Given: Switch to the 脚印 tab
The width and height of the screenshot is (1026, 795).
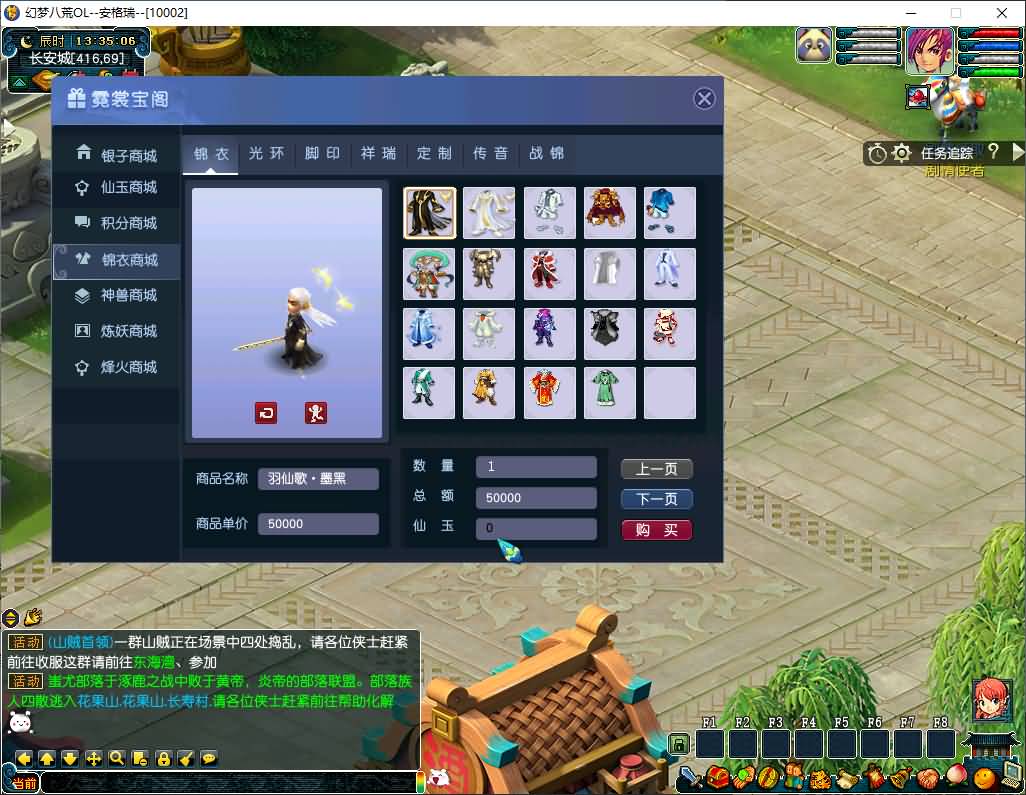Looking at the screenshot, I should pyautogui.click(x=323, y=153).
